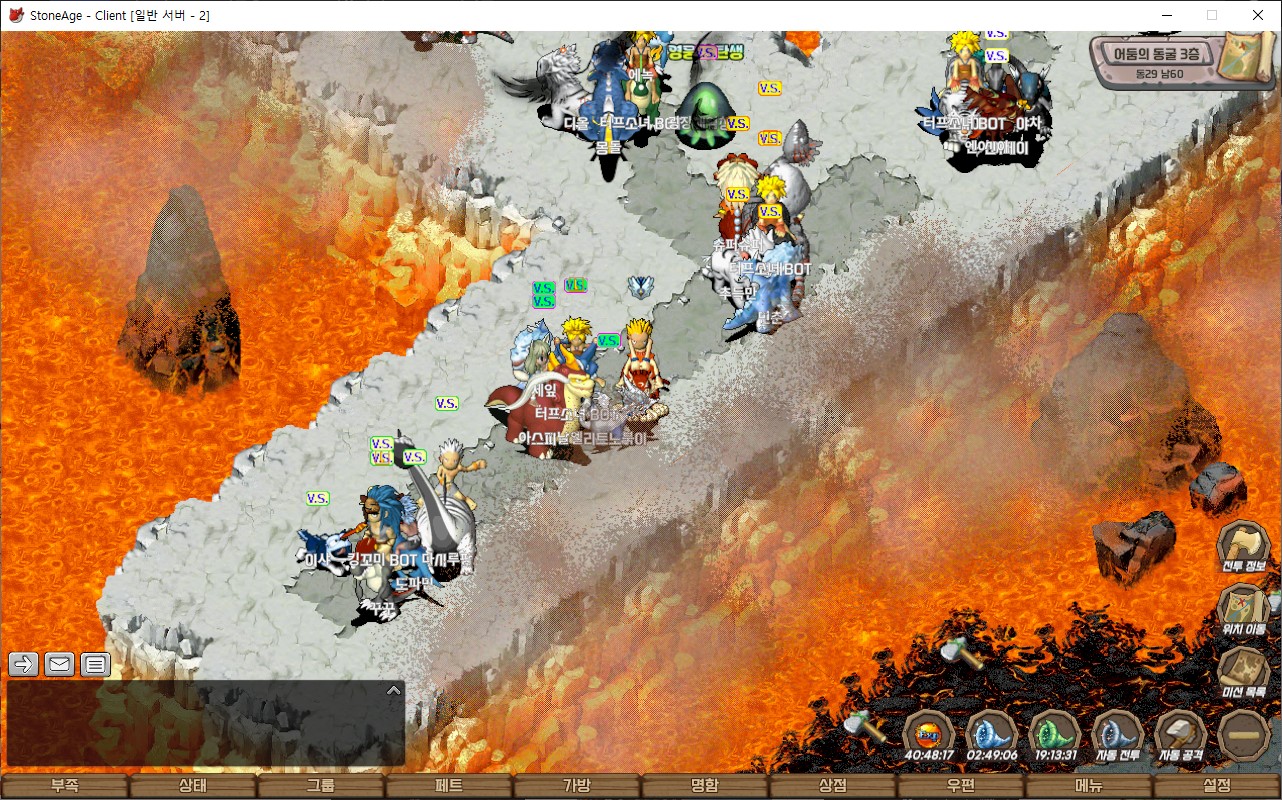This screenshot has height=800, width=1282.
Task: Toggle 자동 공격 auto attack
Action: tap(1181, 734)
